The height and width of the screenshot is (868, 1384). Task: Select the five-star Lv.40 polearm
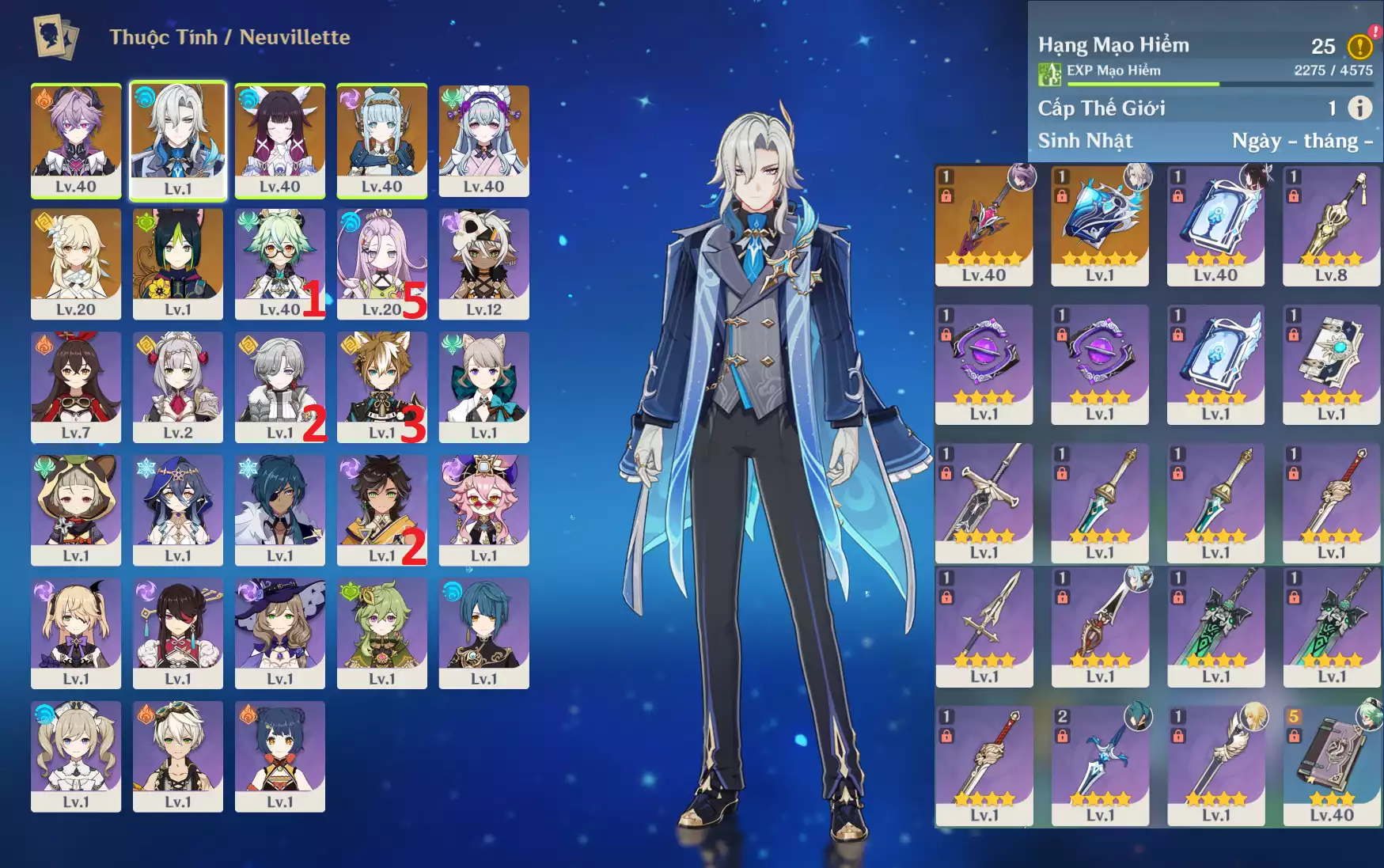[x=984, y=225]
